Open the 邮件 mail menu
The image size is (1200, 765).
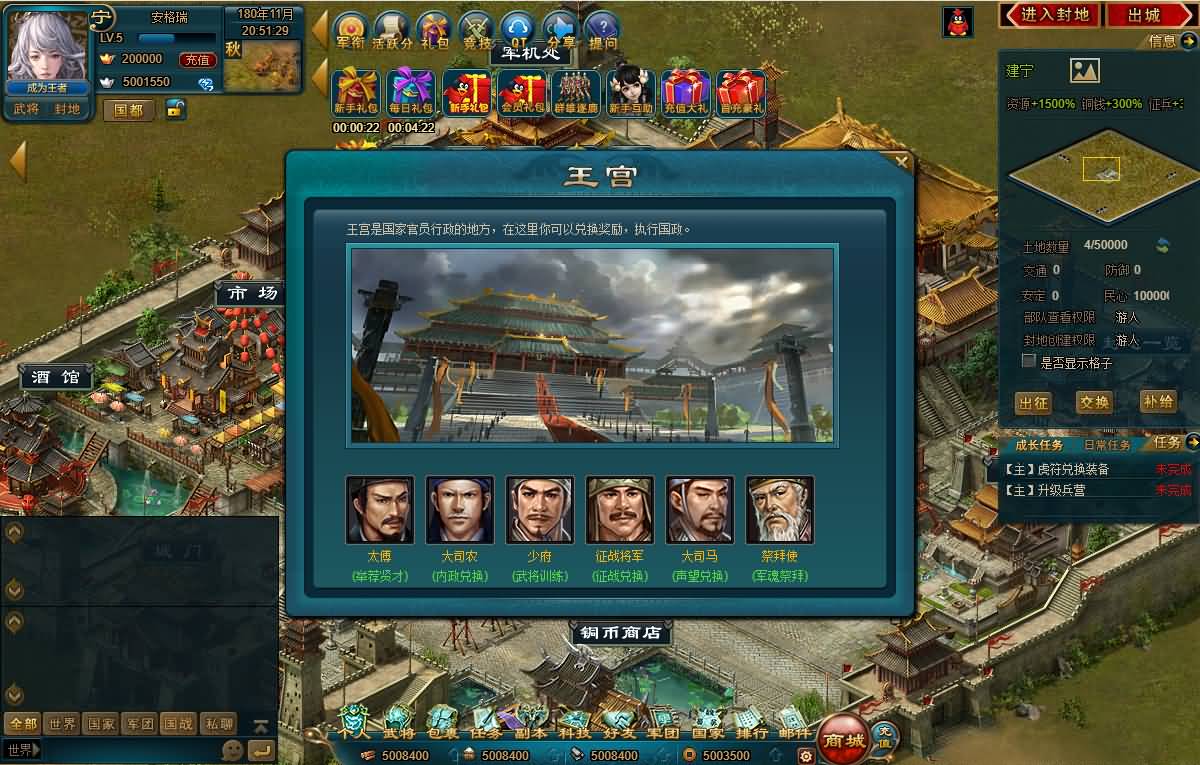[x=794, y=722]
